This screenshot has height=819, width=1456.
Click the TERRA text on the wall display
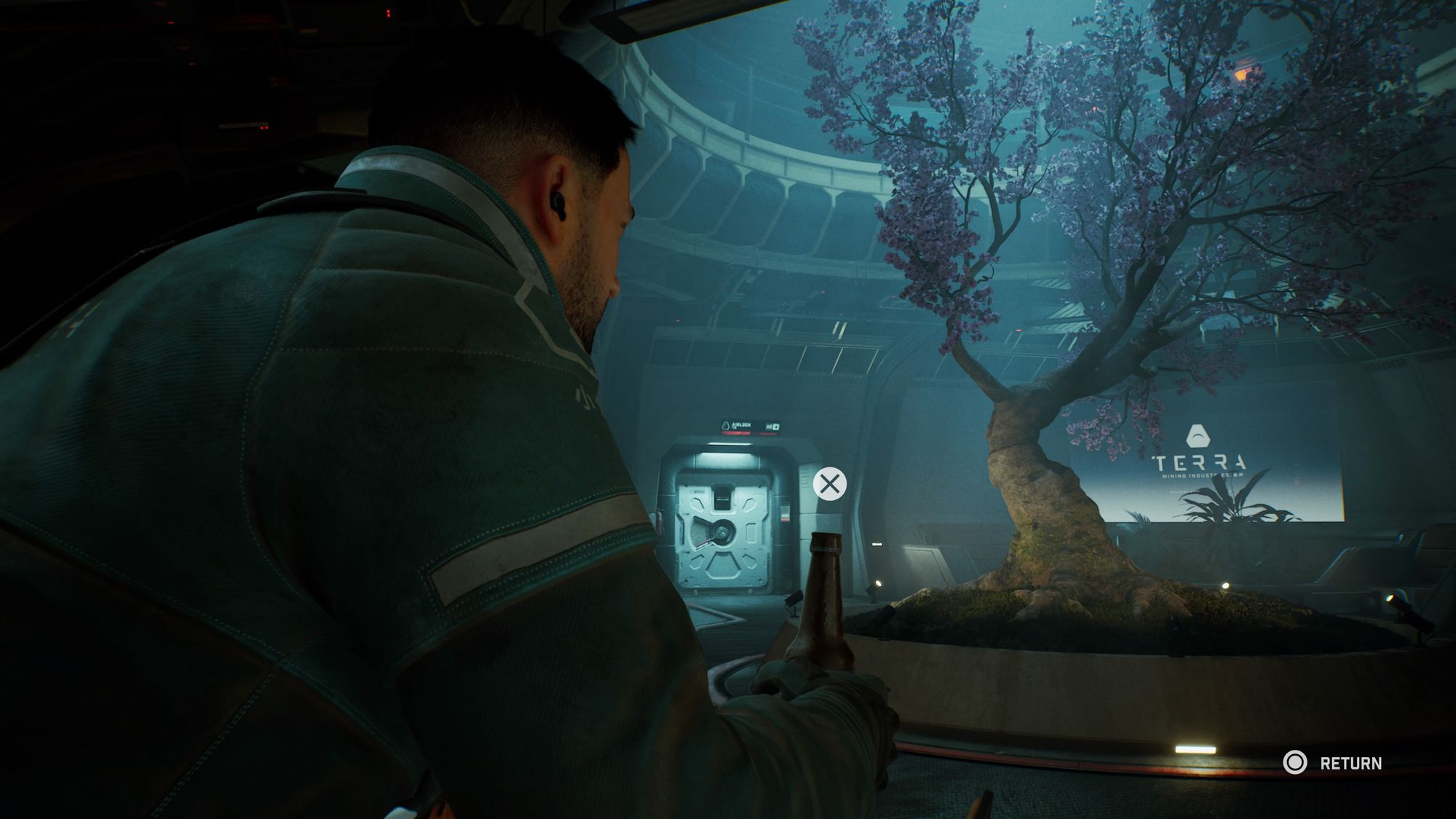[1199, 462]
